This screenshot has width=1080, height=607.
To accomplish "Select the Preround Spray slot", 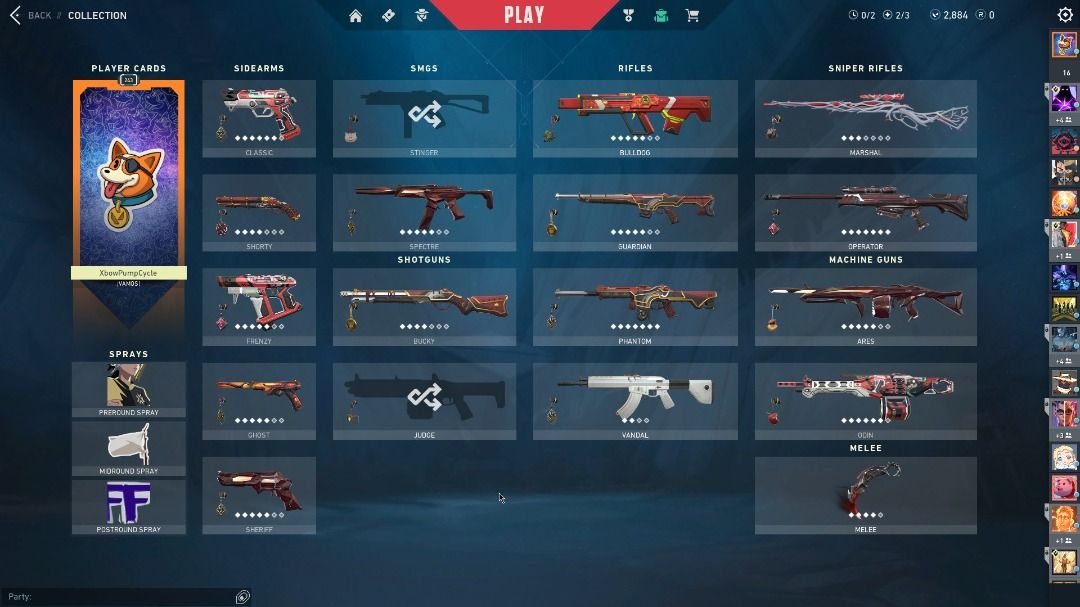I will tap(128, 389).
